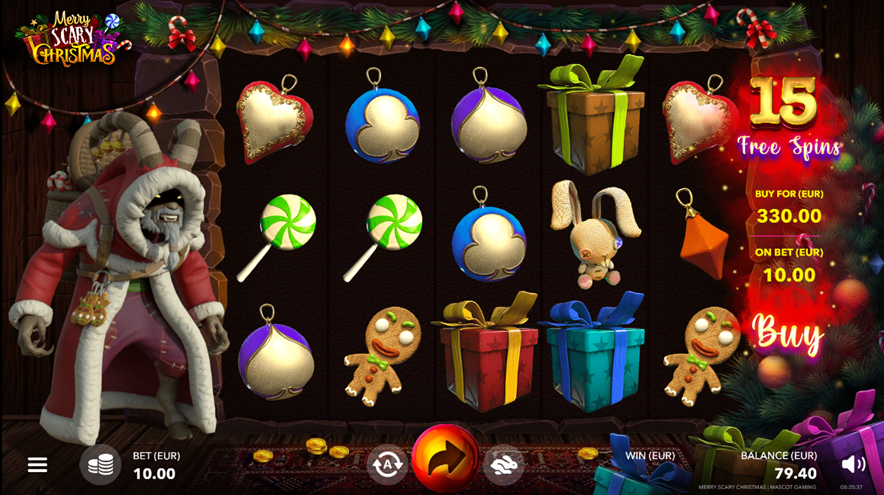Activate the autoplay button
884x495 pixels.
tap(387, 463)
